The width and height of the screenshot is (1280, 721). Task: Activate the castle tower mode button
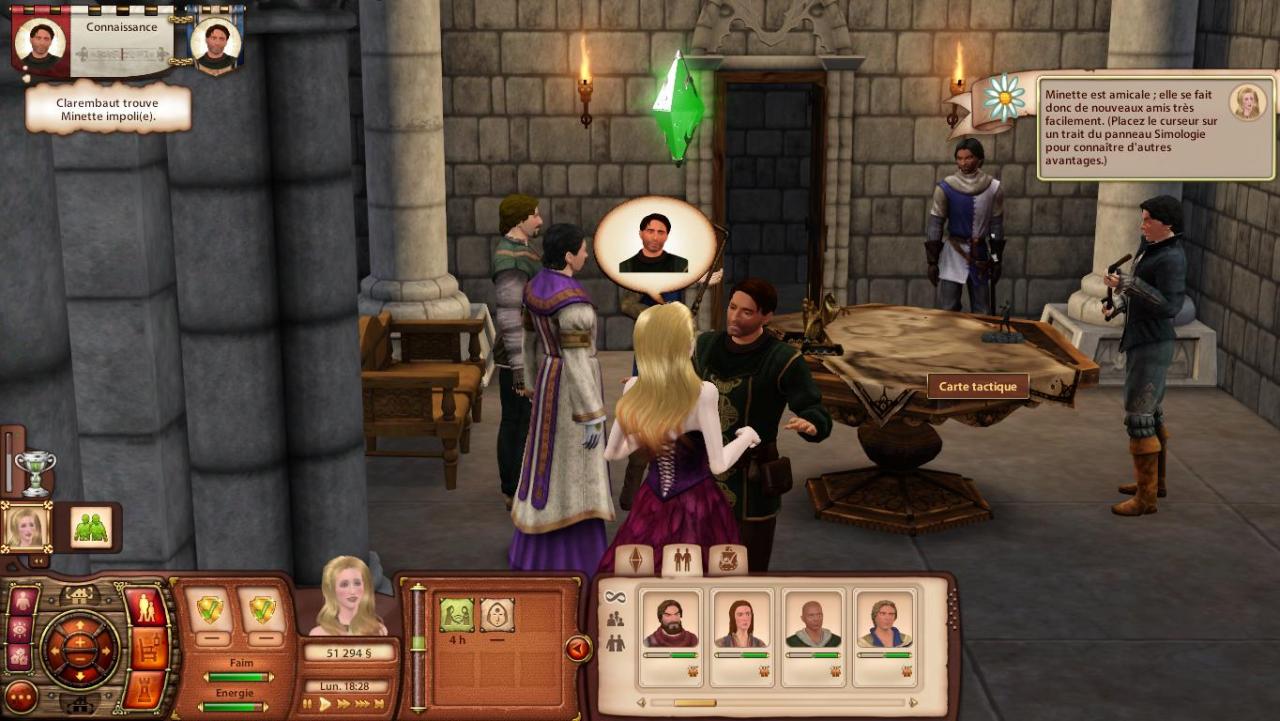(x=145, y=689)
